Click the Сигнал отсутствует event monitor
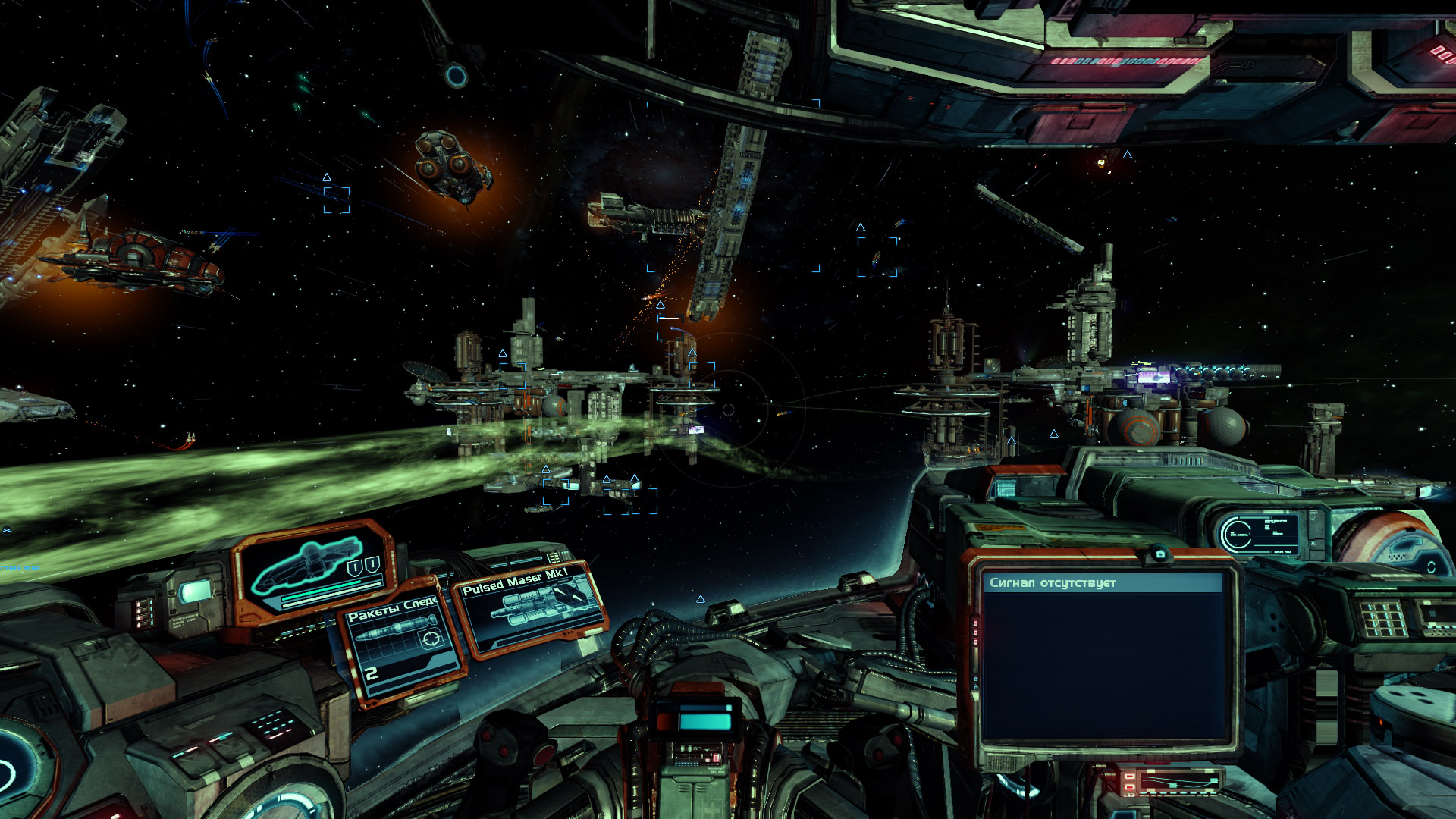The width and height of the screenshot is (1456, 819). pos(1103,659)
